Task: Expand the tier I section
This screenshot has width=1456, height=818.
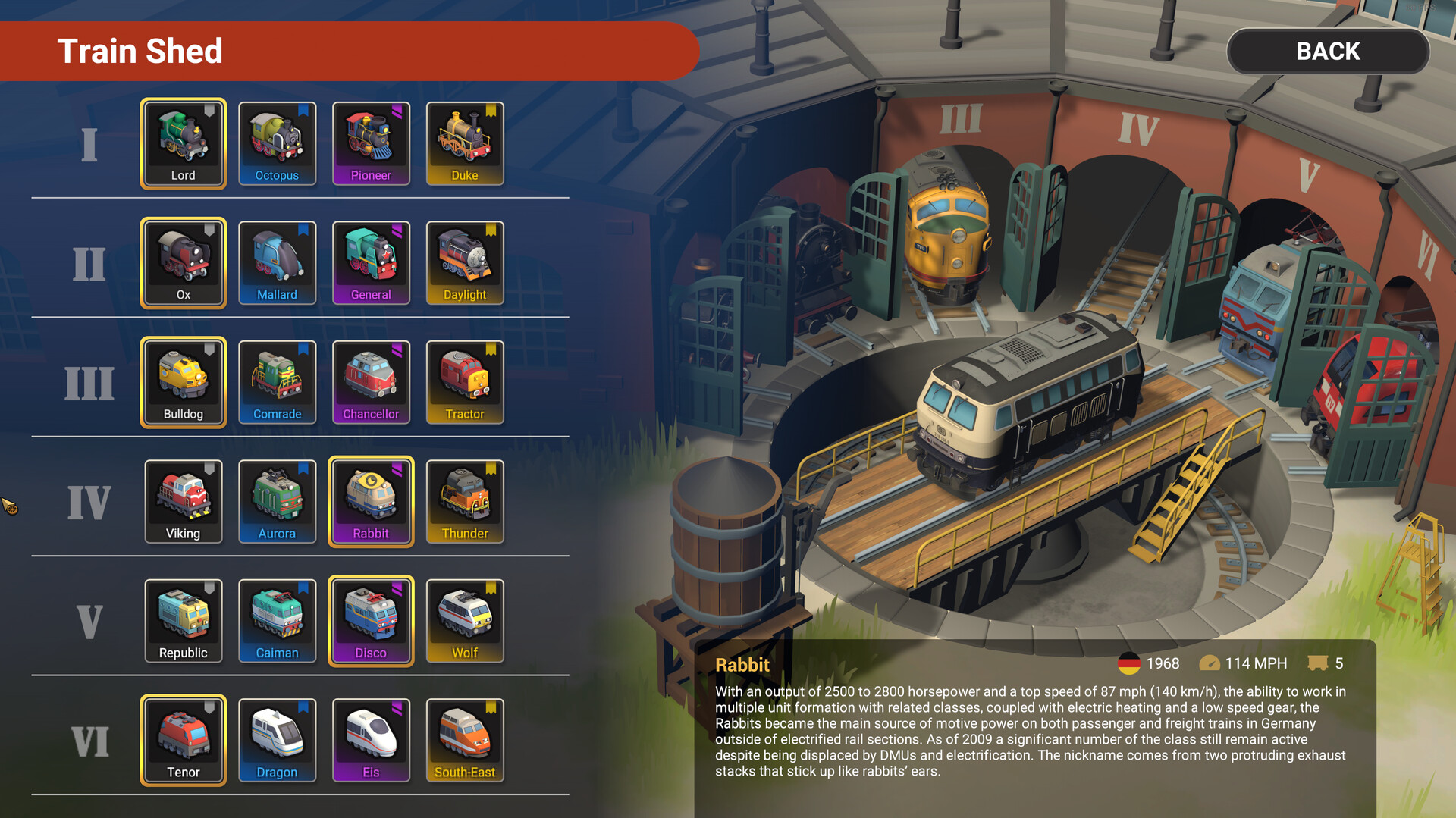Action: point(89,144)
